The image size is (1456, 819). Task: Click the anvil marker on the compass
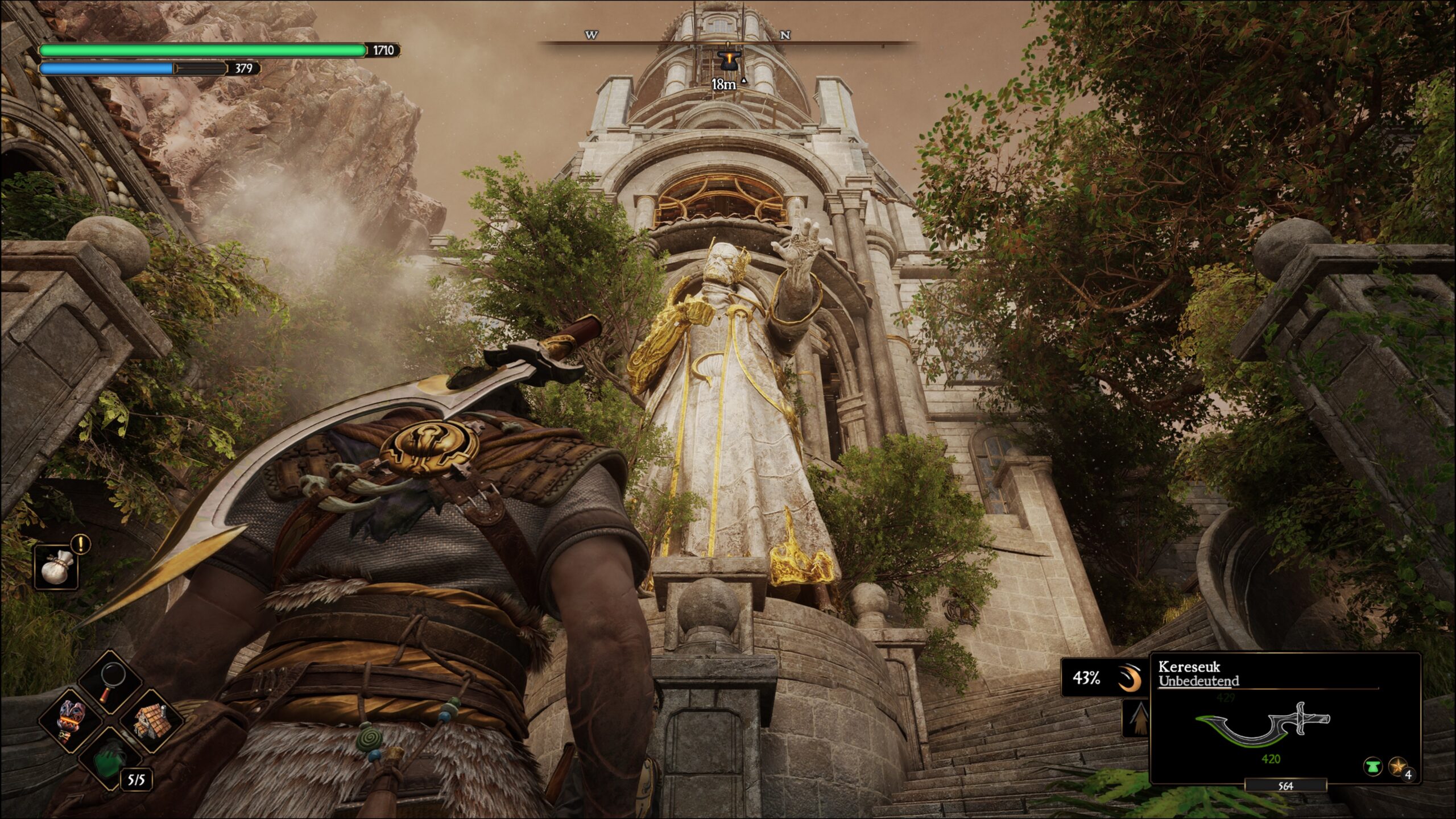pos(727,60)
